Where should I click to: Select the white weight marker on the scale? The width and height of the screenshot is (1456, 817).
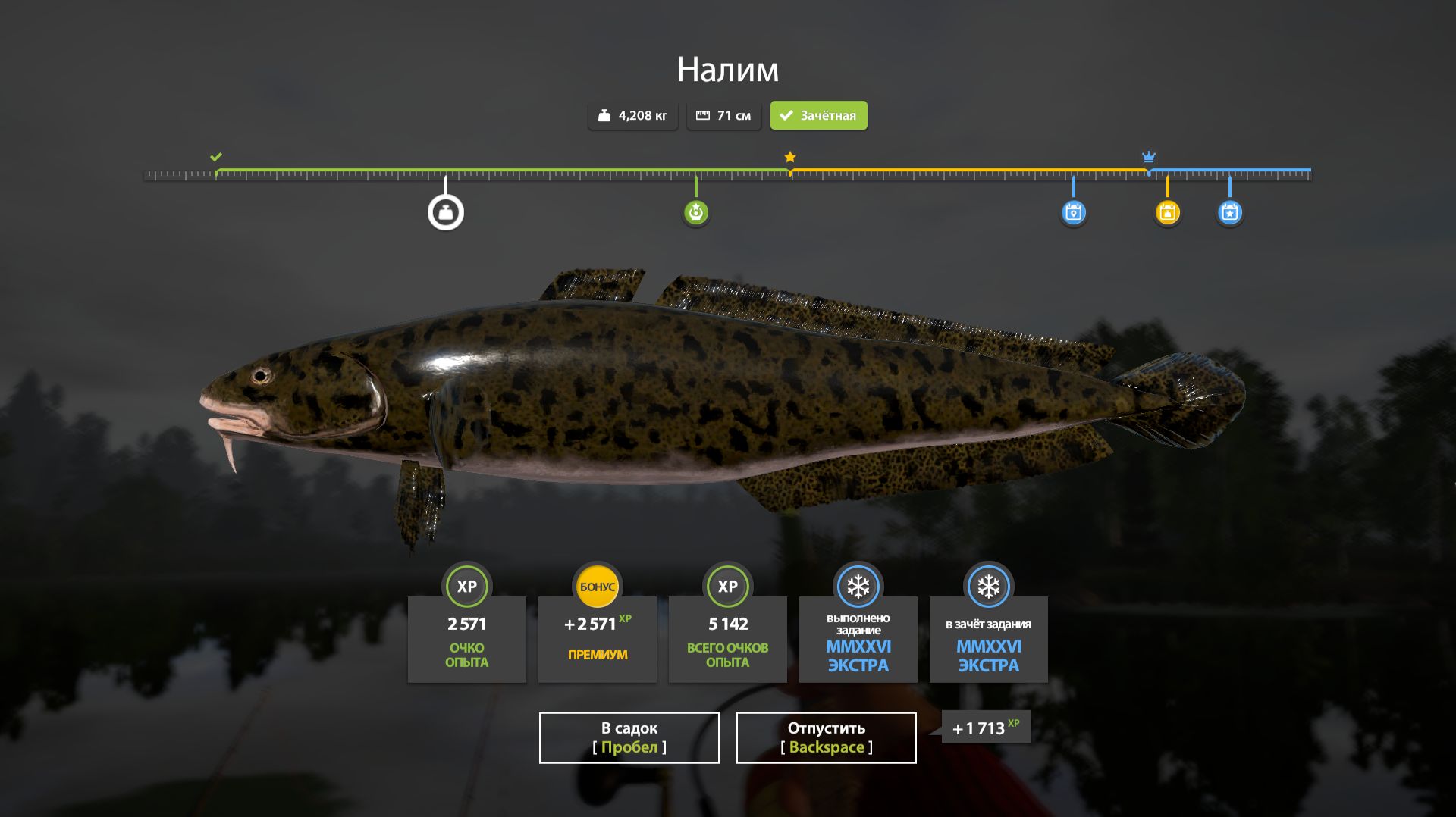tap(446, 213)
